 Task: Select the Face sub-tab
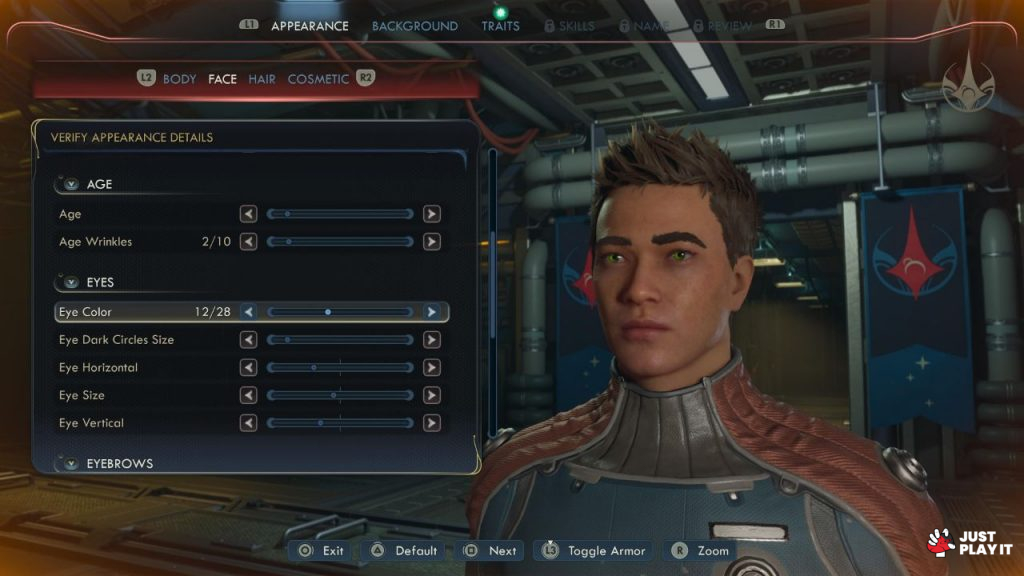[222, 79]
